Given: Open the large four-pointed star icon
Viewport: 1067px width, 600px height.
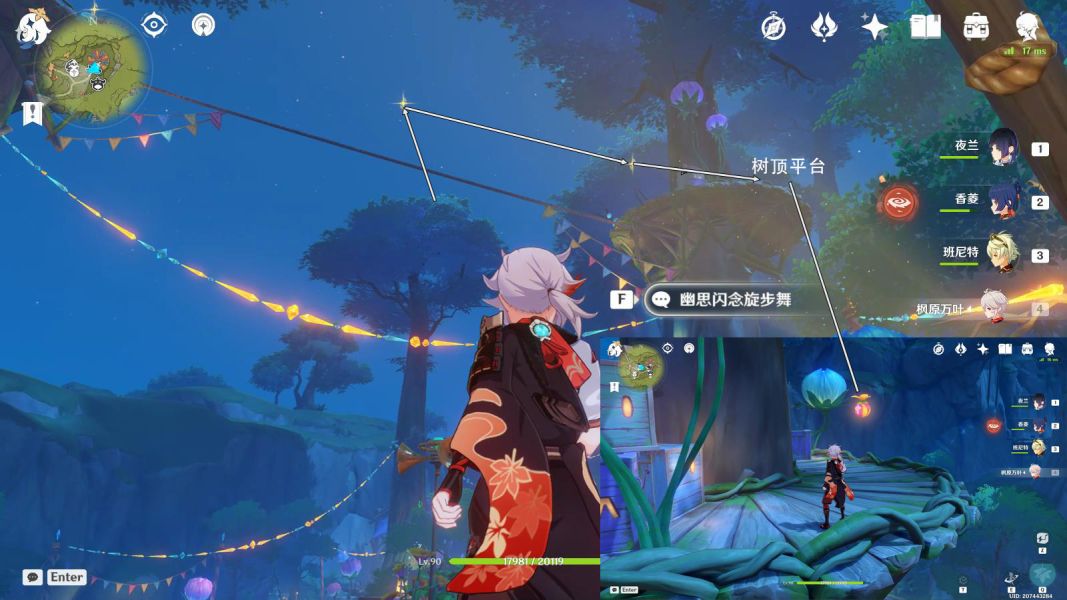Looking at the screenshot, I should click(x=874, y=27).
